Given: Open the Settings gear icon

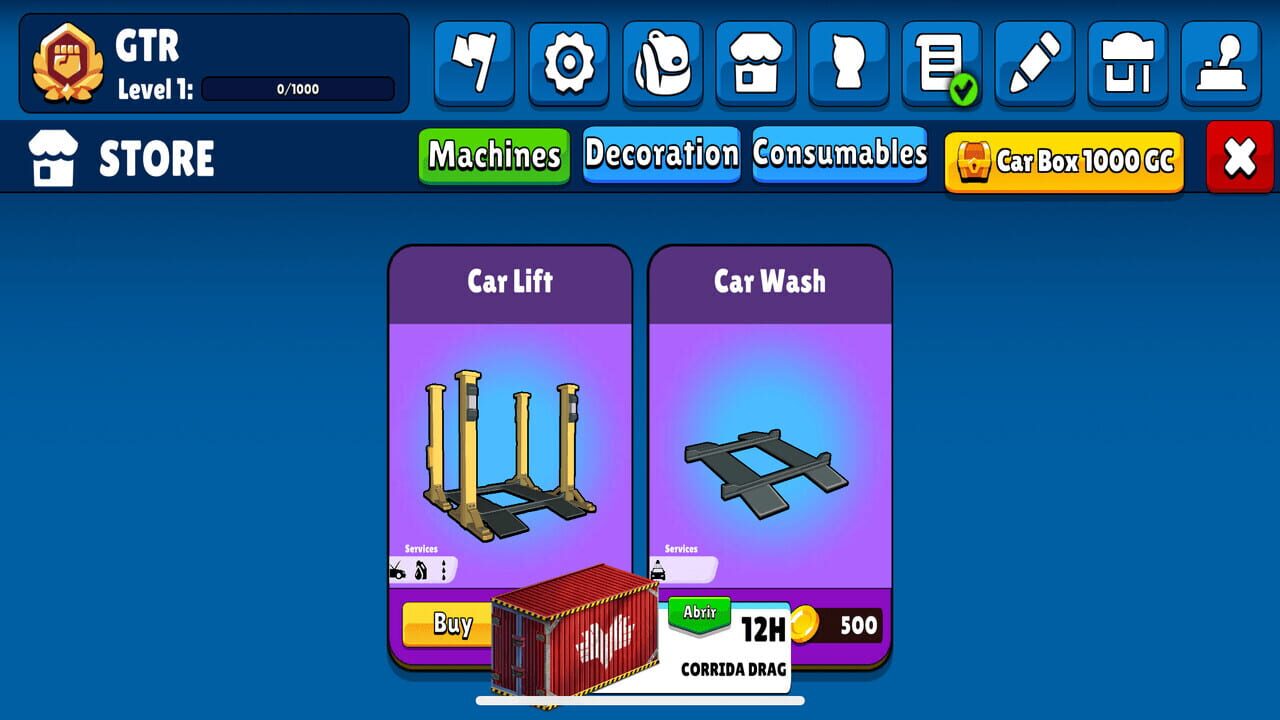Looking at the screenshot, I should 568,62.
